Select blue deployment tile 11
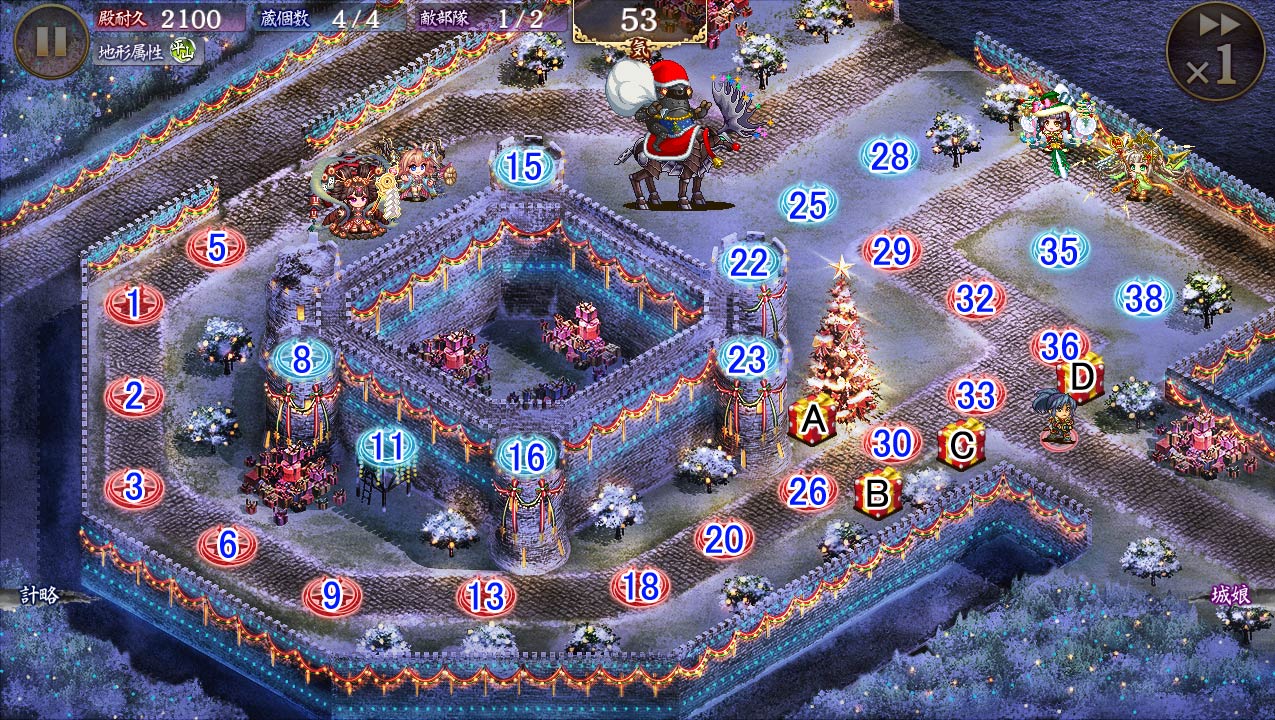Image resolution: width=1275 pixels, height=720 pixels. coord(387,447)
